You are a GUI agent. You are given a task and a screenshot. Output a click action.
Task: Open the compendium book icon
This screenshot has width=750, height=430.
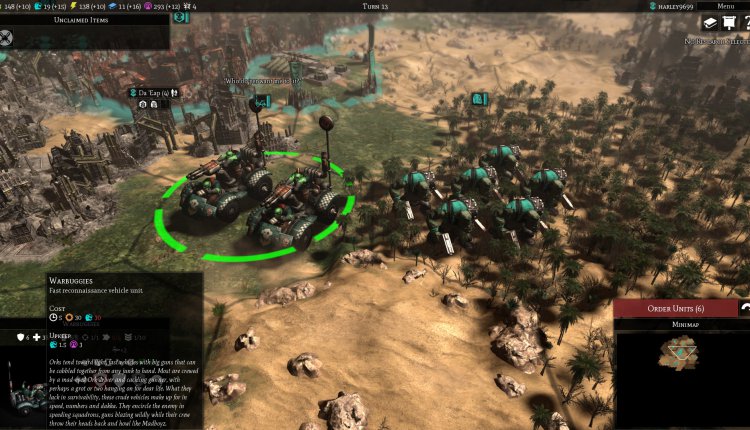[709, 23]
